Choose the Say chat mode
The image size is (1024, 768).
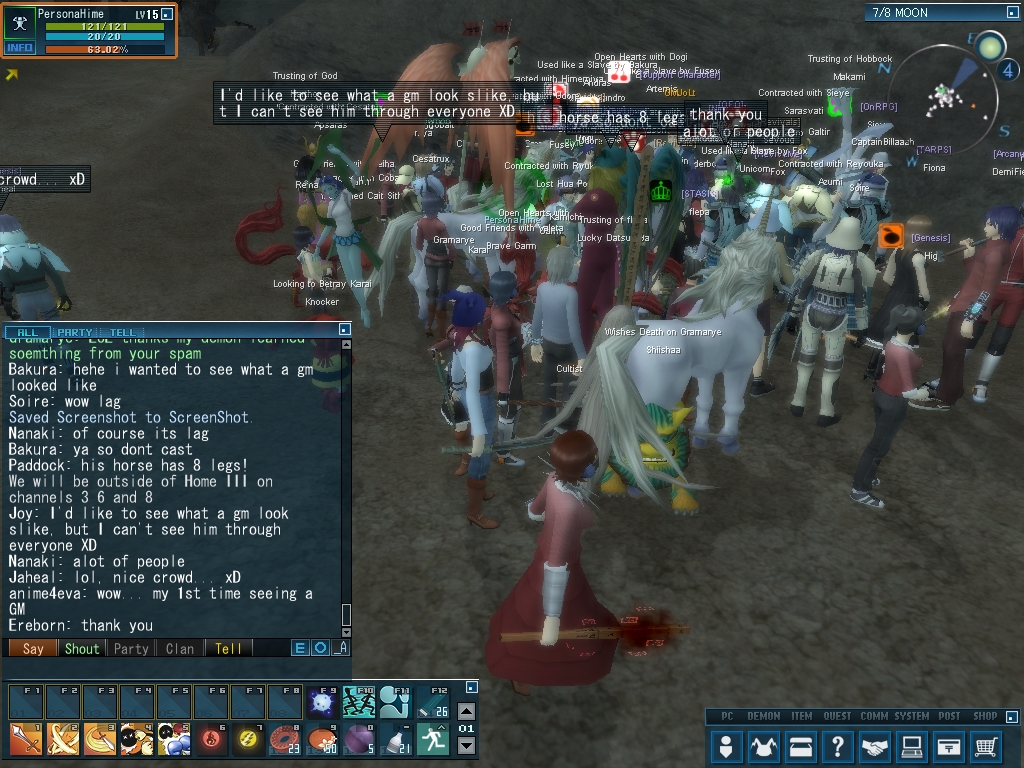tap(33, 648)
